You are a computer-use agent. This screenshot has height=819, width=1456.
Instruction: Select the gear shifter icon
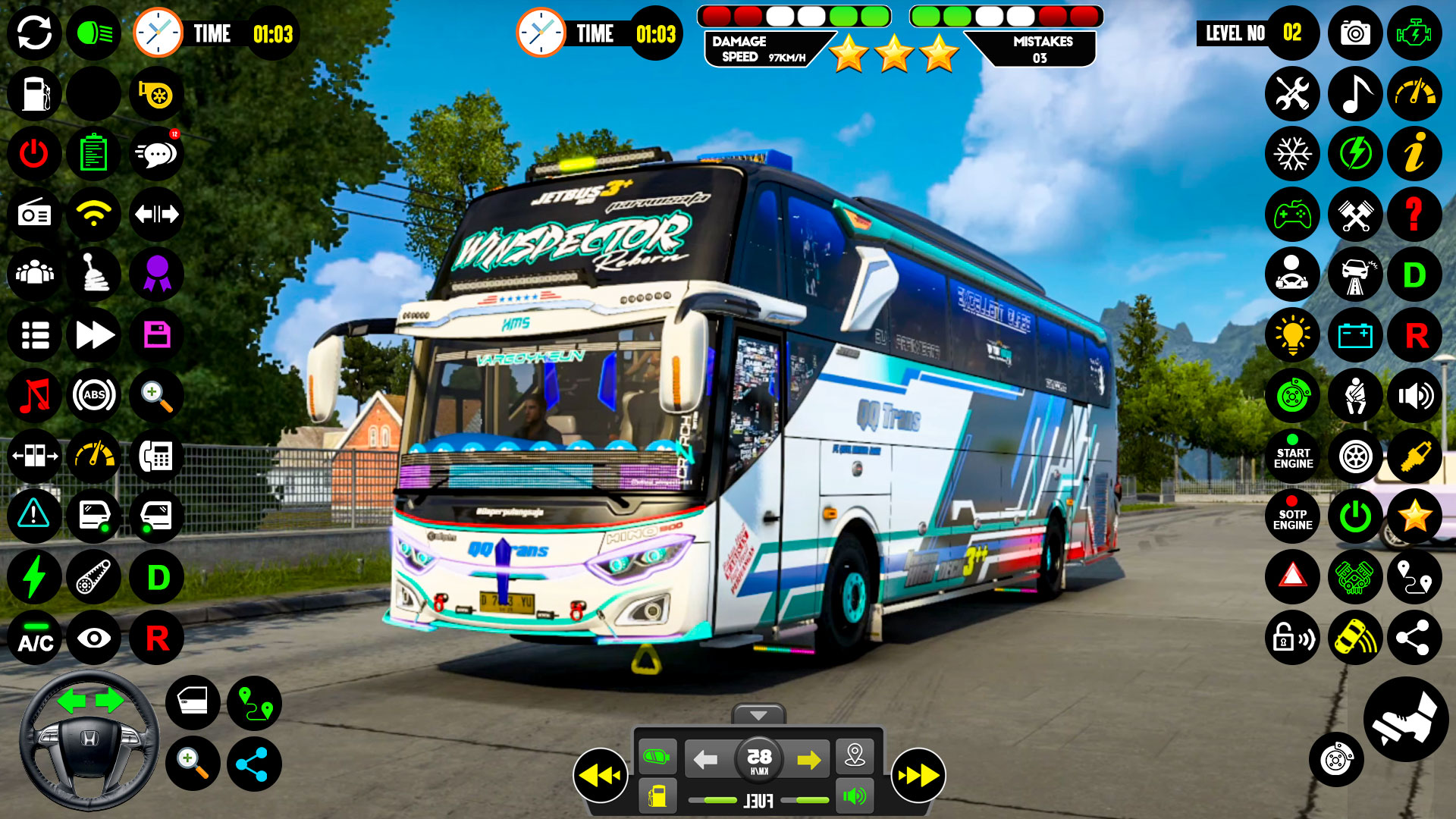94,275
